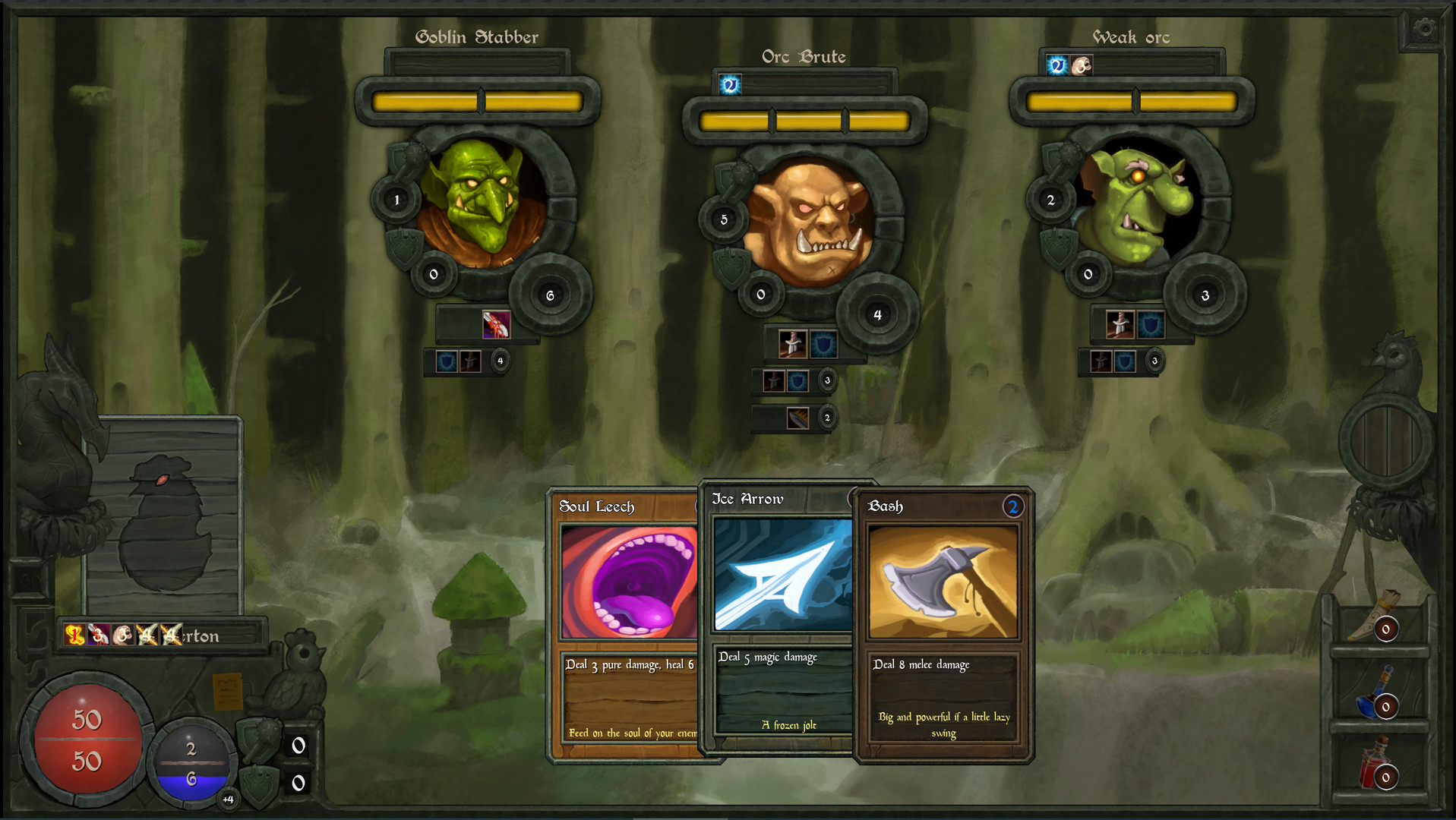Click the sword intent icon under Orc Brute
This screenshot has height=820, width=1456.
click(x=792, y=344)
